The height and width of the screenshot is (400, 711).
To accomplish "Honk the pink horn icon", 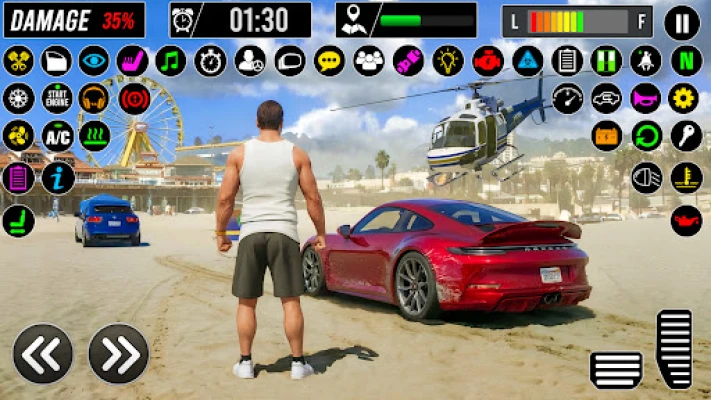I will pyautogui.click(x=647, y=98).
